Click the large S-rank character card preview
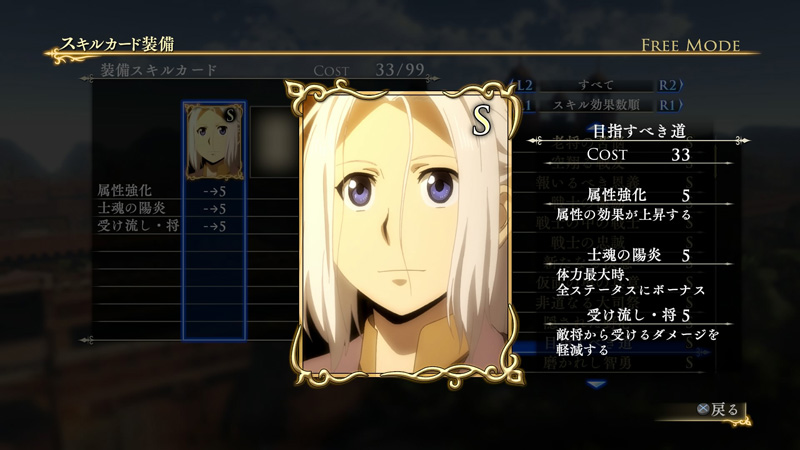This screenshot has width=800, height=450. pyautogui.click(x=400, y=227)
